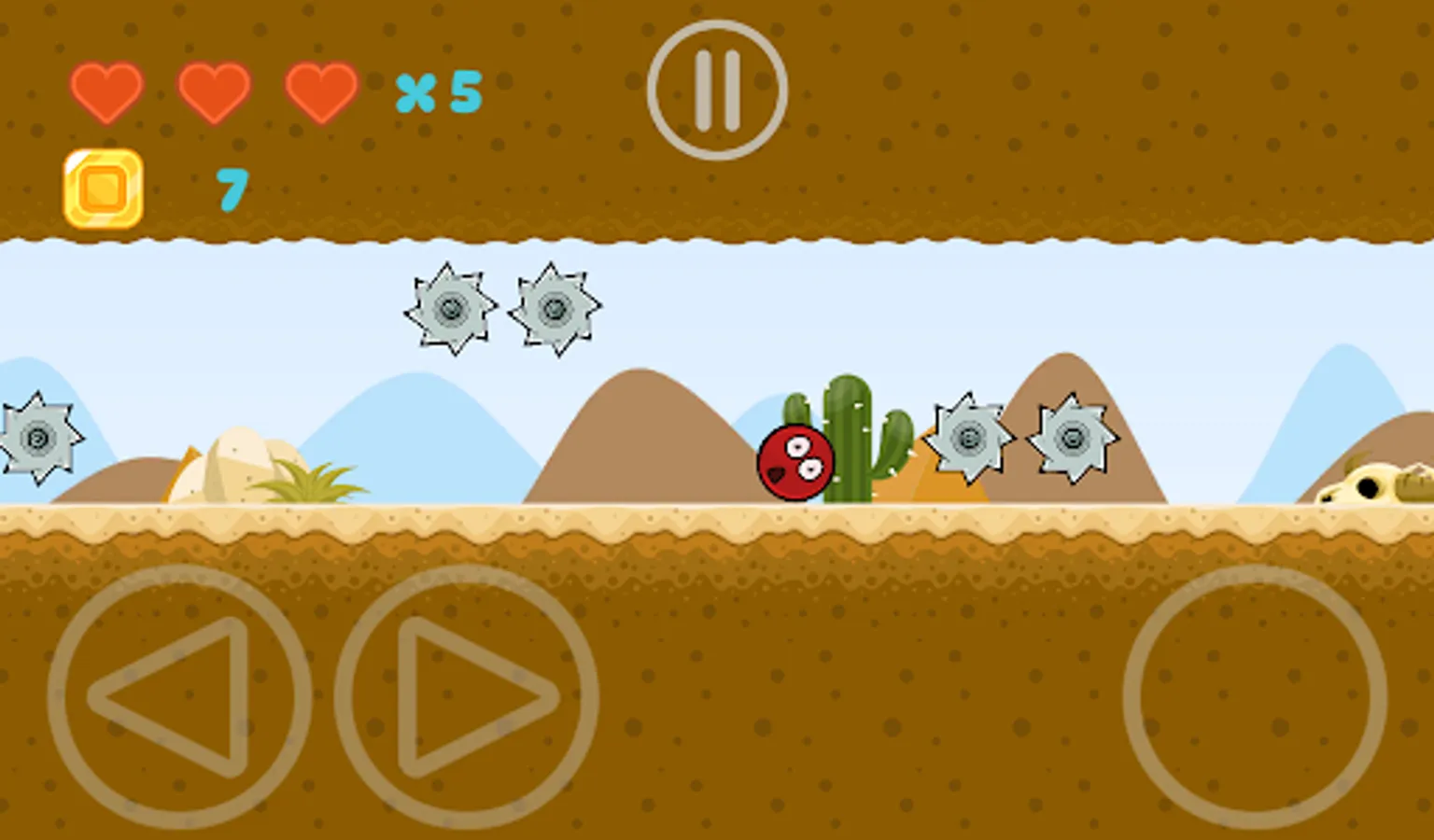The image size is (1434, 840).
Task: Click the saw blade pair near the cactus
Action: (x=969, y=436)
